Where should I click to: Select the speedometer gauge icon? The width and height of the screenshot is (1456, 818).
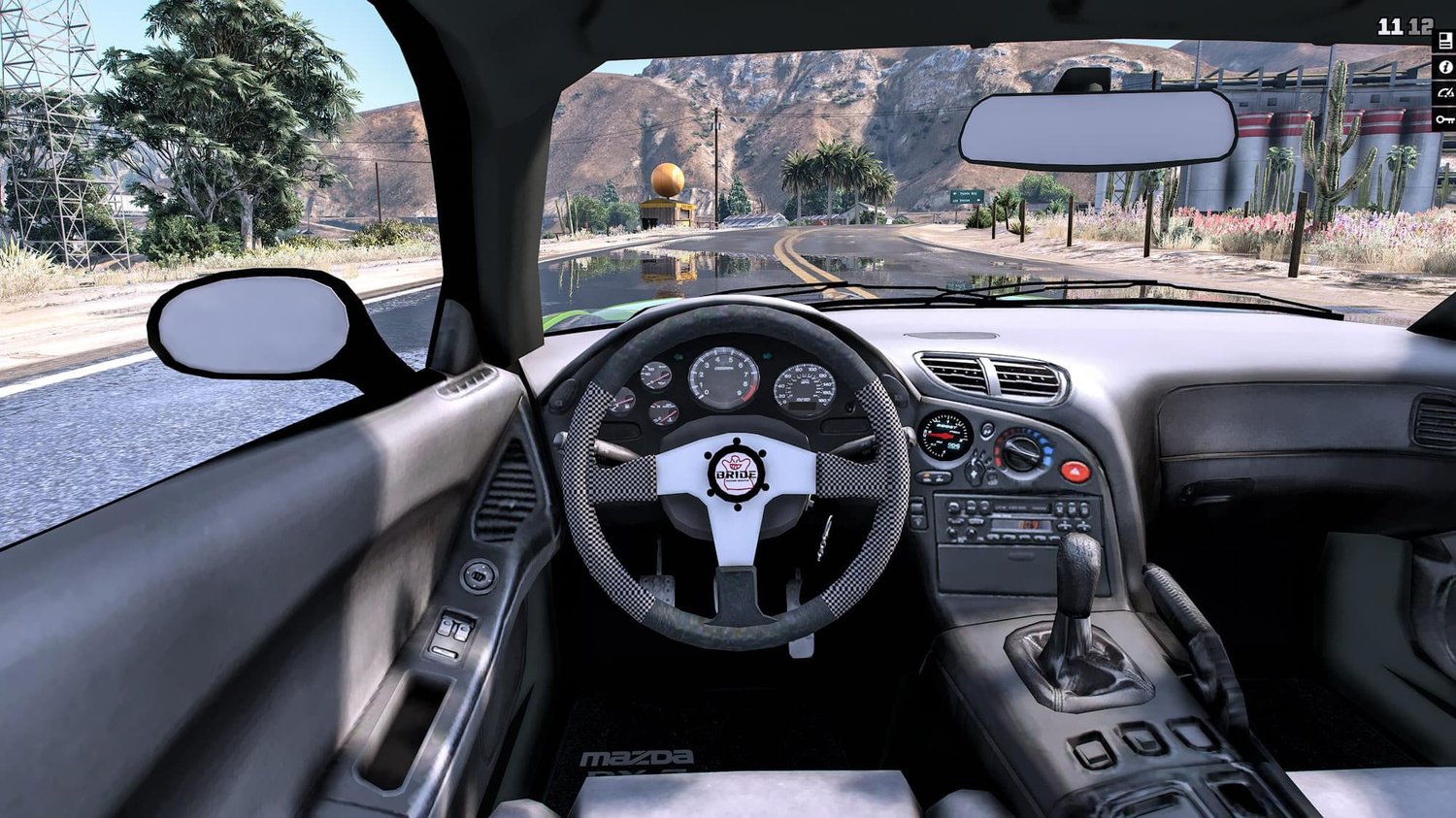coord(1444,93)
